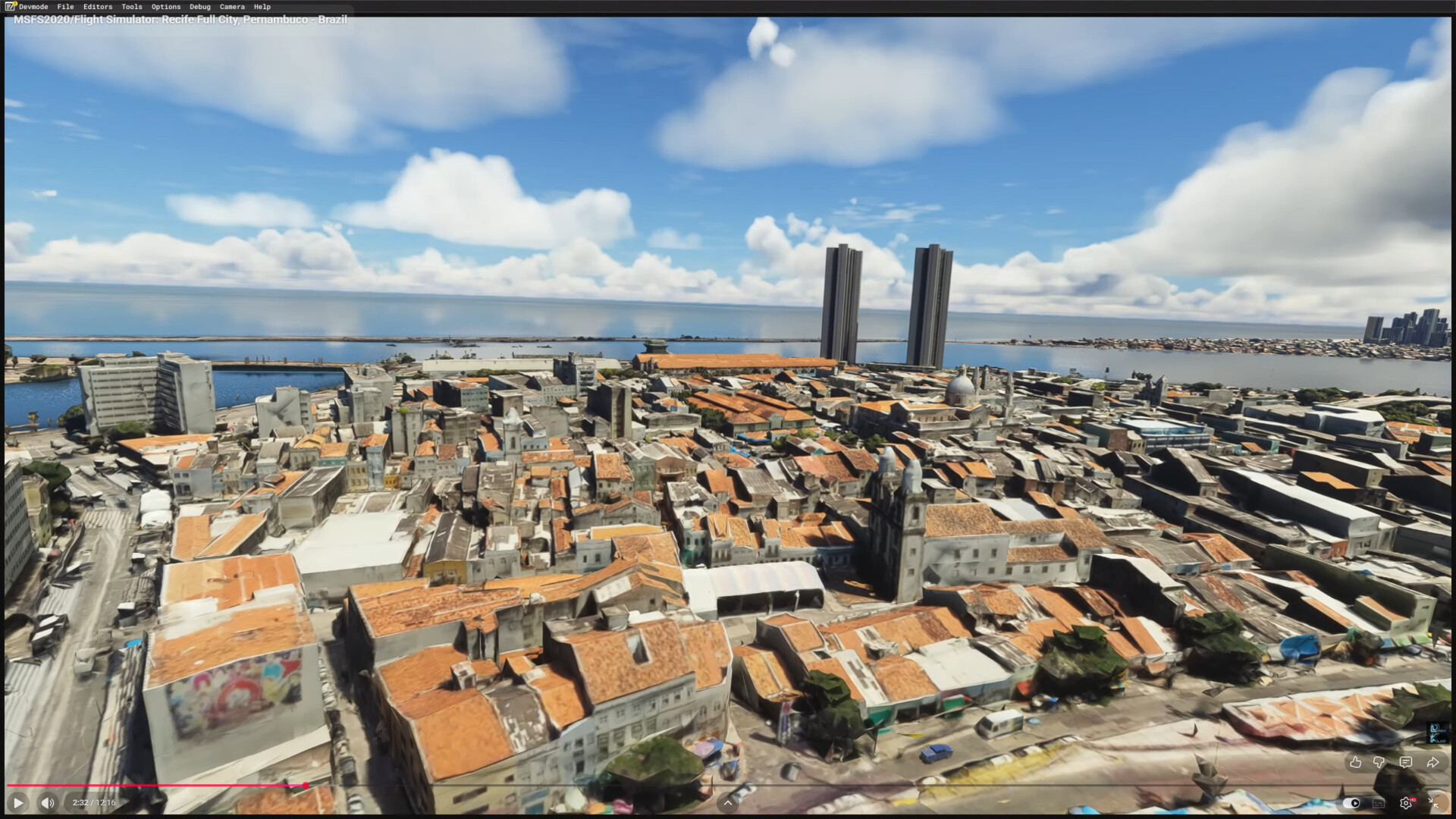1456x819 pixels.
Task: Open the Devmode menu
Action: (33, 7)
